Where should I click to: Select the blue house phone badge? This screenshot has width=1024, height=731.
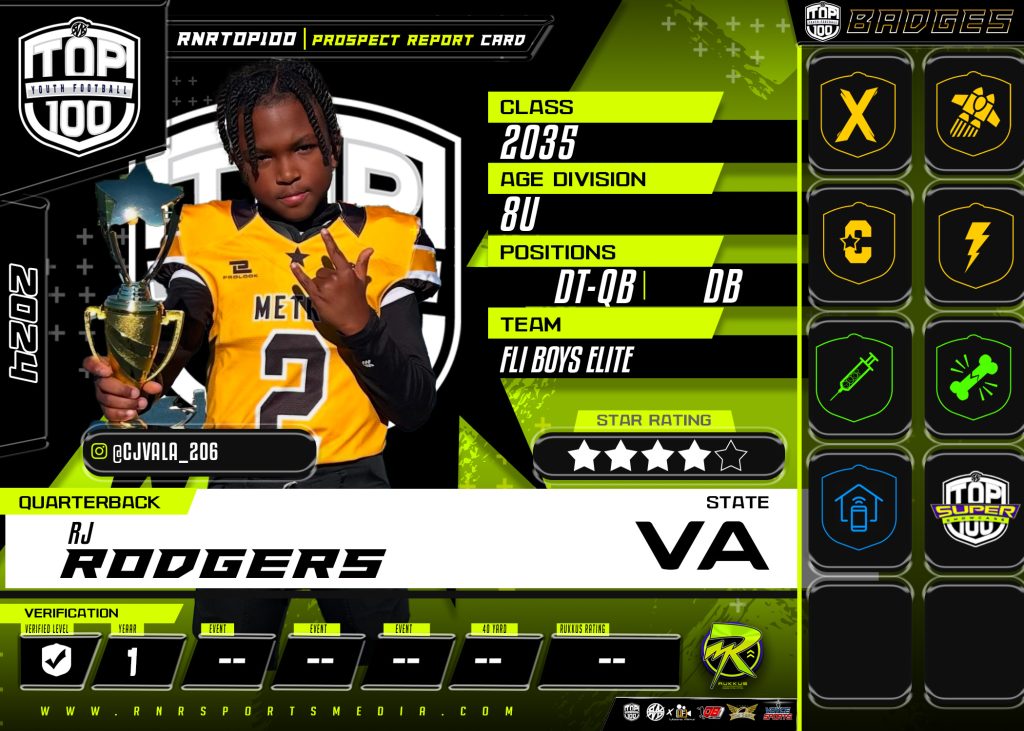(857, 507)
